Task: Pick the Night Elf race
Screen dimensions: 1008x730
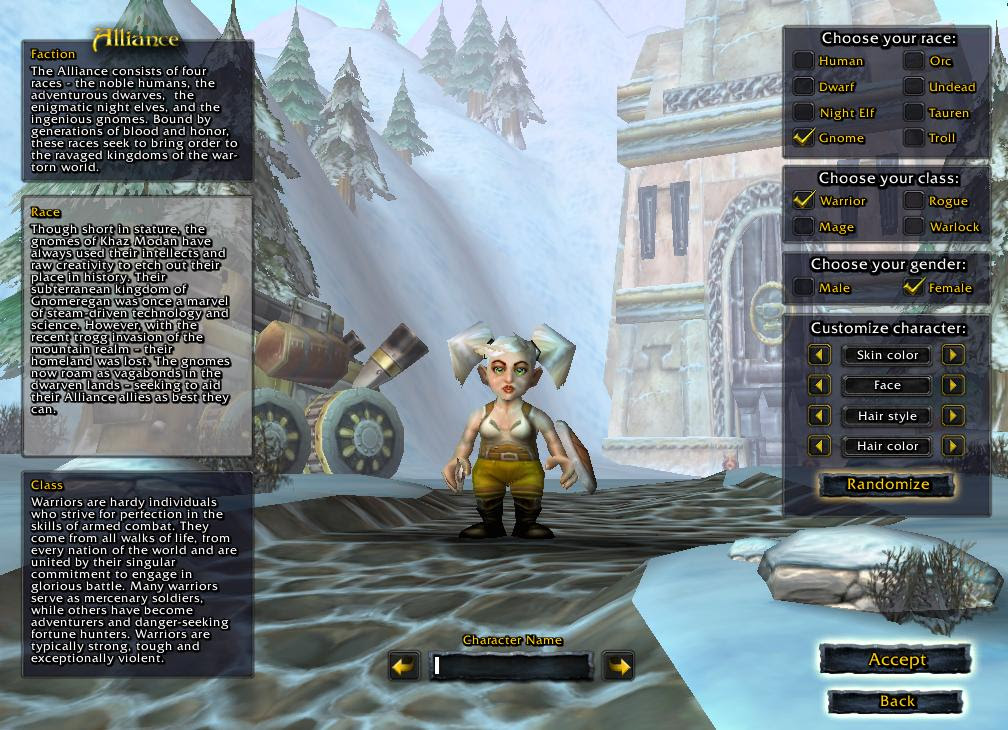Action: pyautogui.click(x=804, y=112)
